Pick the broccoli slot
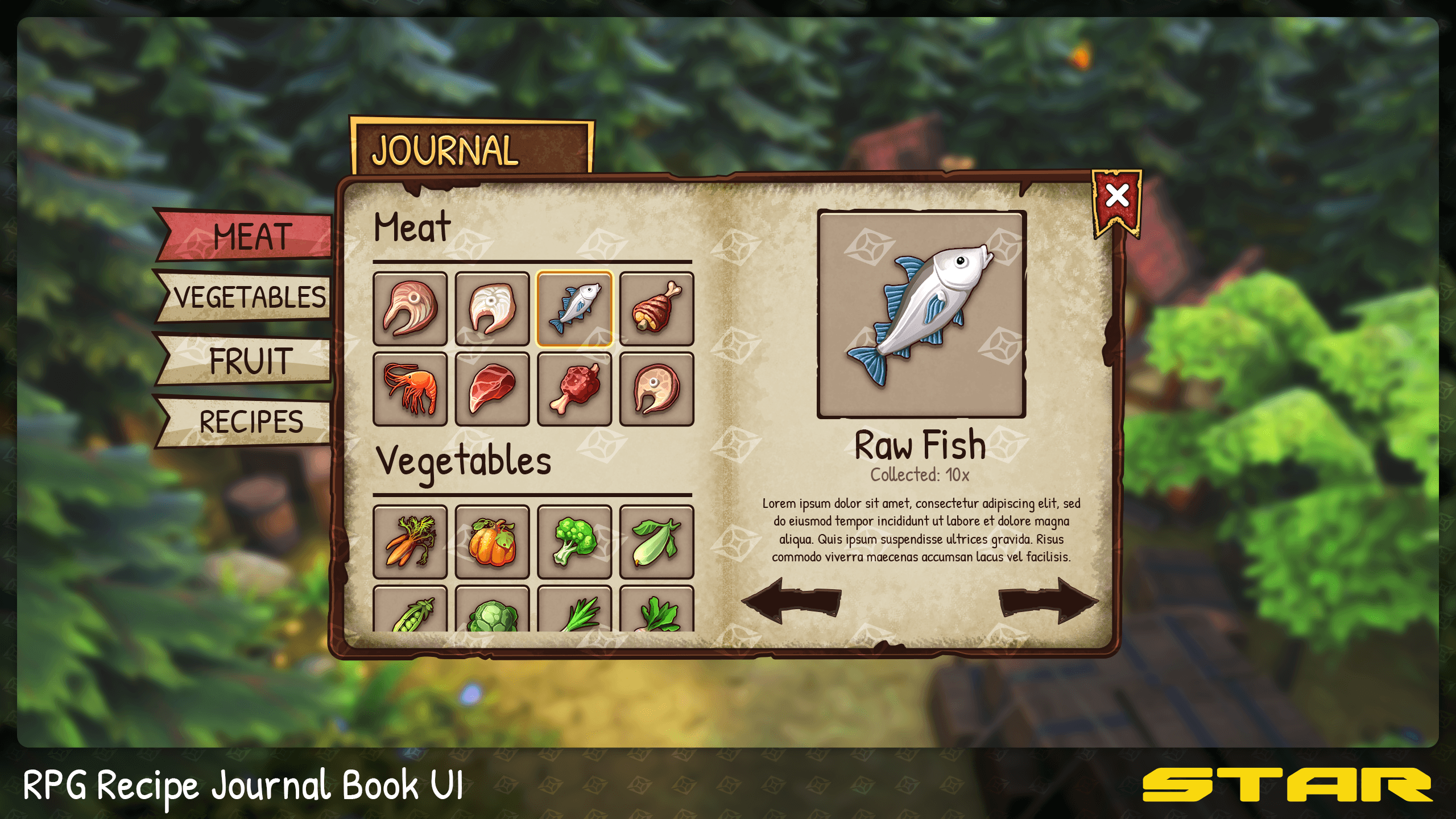The image size is (1456, 819). click(x=574, y=541)
